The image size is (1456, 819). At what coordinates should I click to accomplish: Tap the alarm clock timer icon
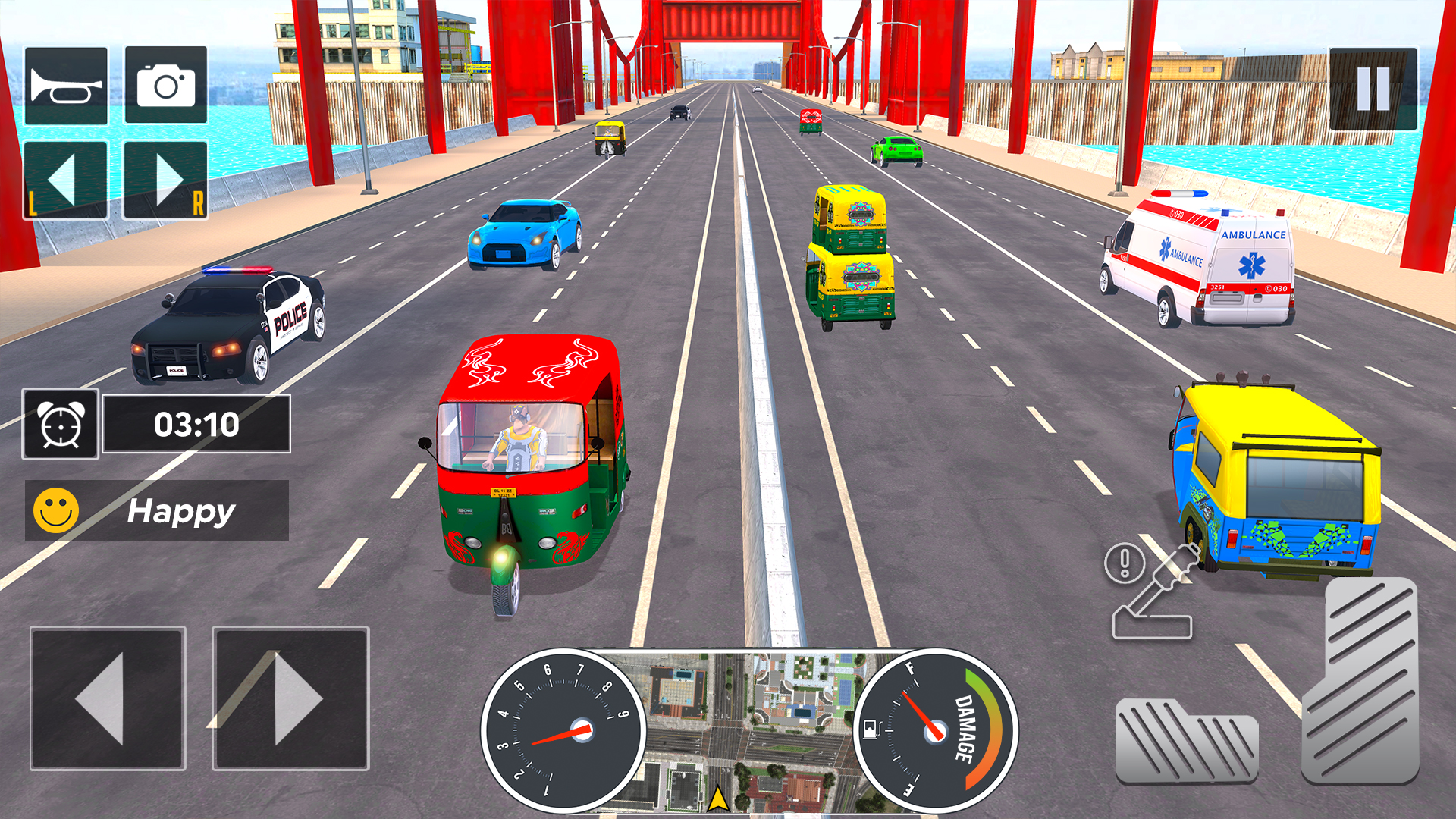61,425
